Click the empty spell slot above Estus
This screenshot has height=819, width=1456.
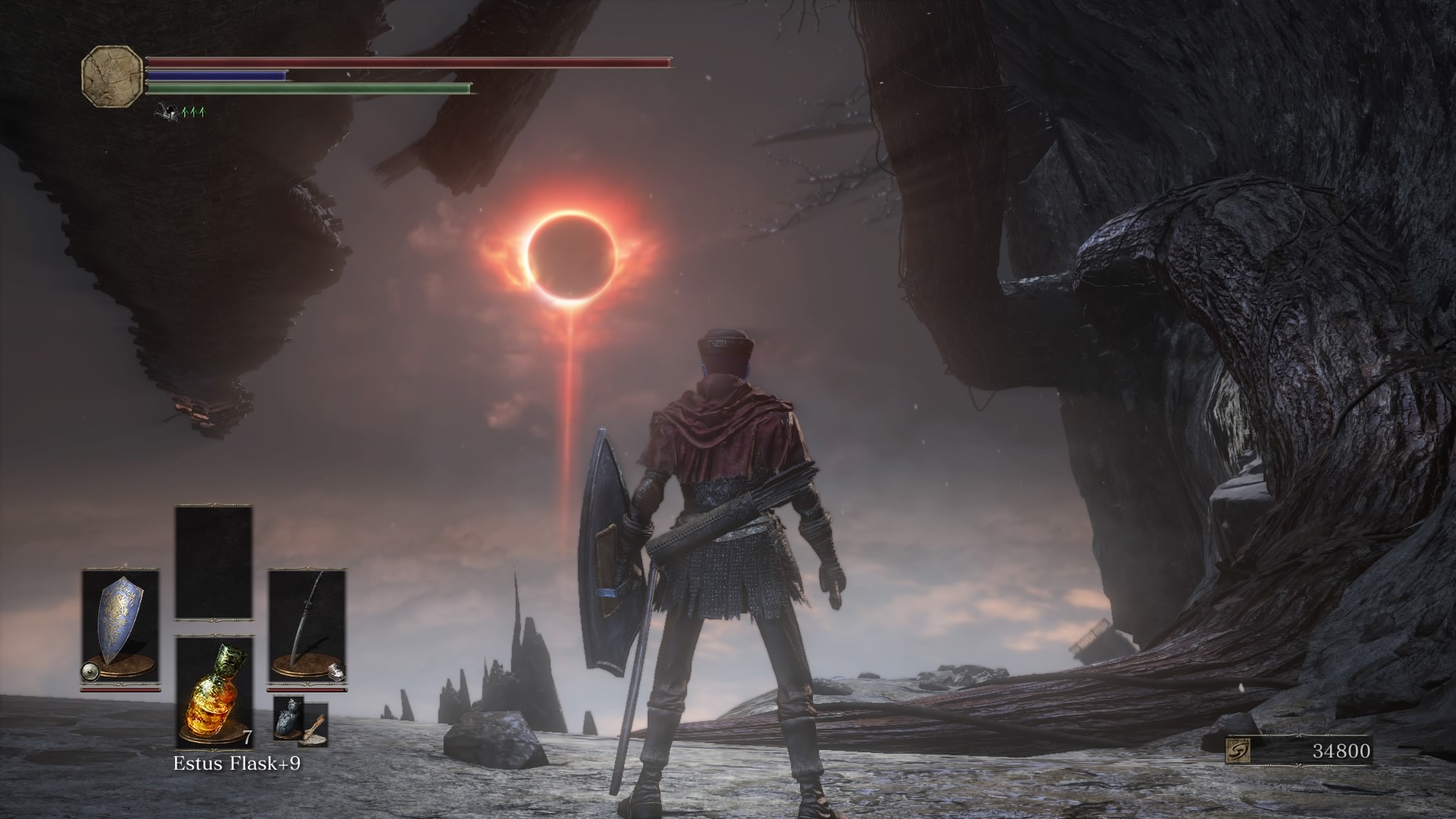point(214,563)
